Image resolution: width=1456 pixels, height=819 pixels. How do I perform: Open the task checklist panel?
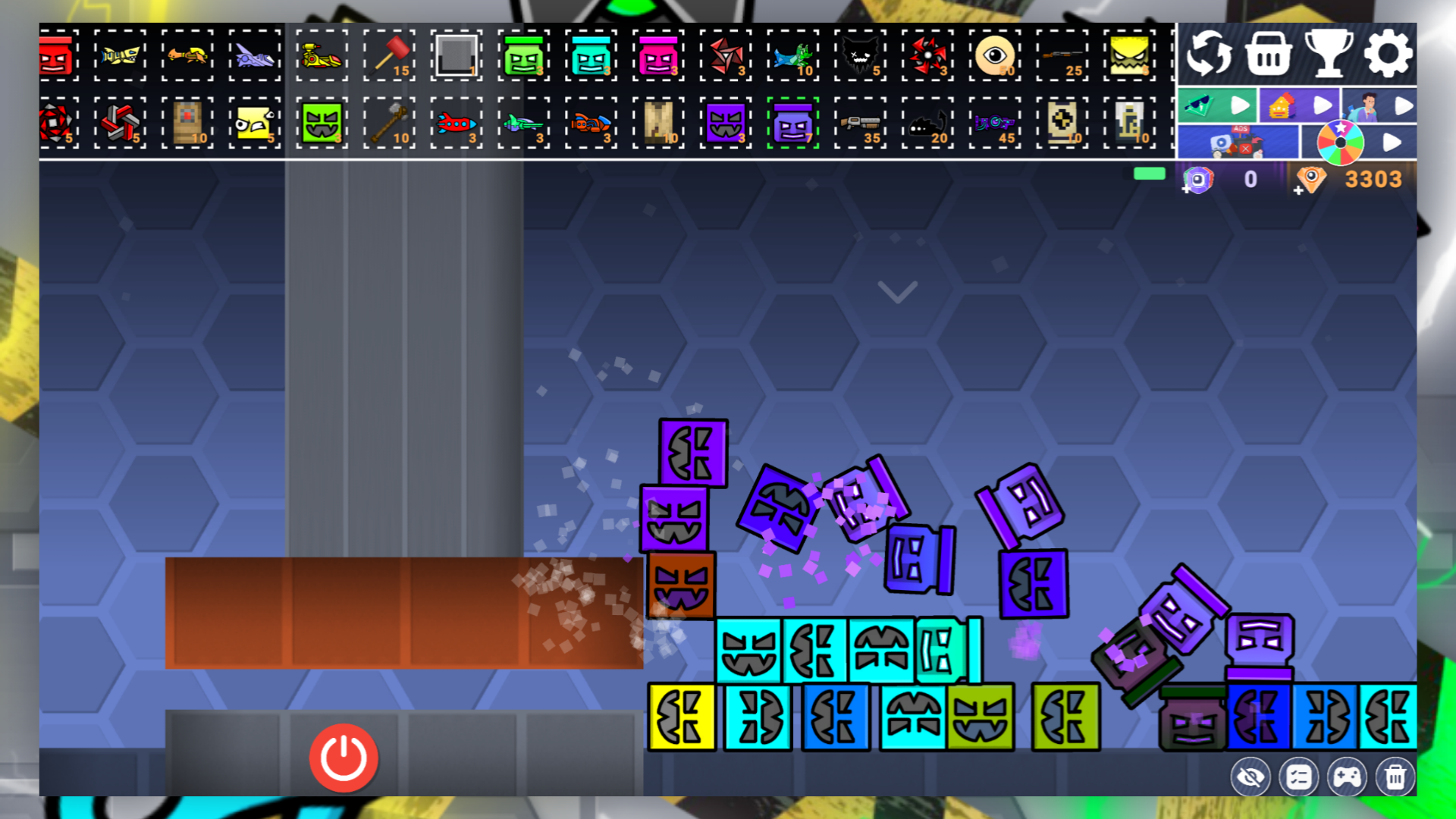[x=1299, y=777]
